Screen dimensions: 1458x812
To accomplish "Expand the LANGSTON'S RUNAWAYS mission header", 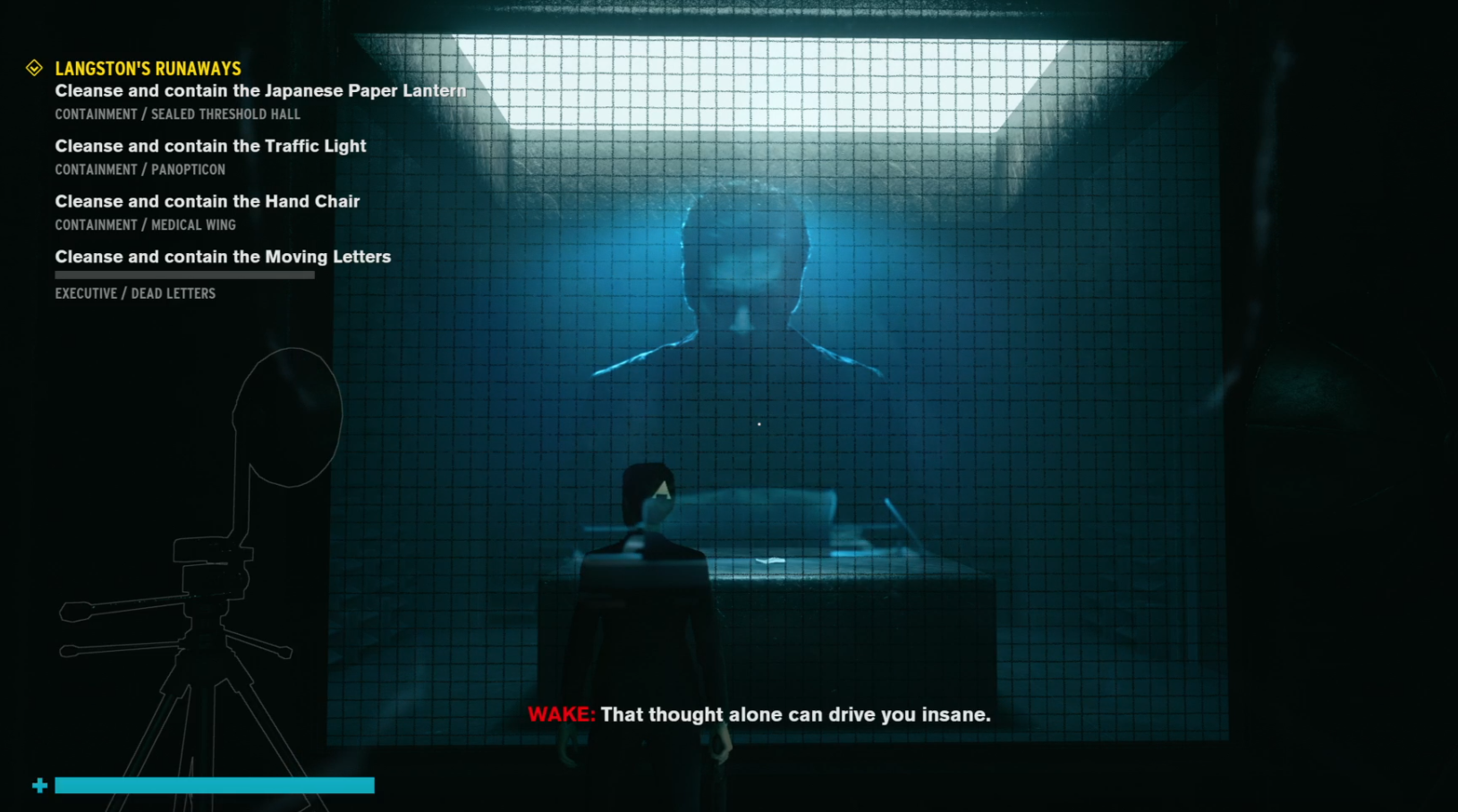I will [148, 67].
